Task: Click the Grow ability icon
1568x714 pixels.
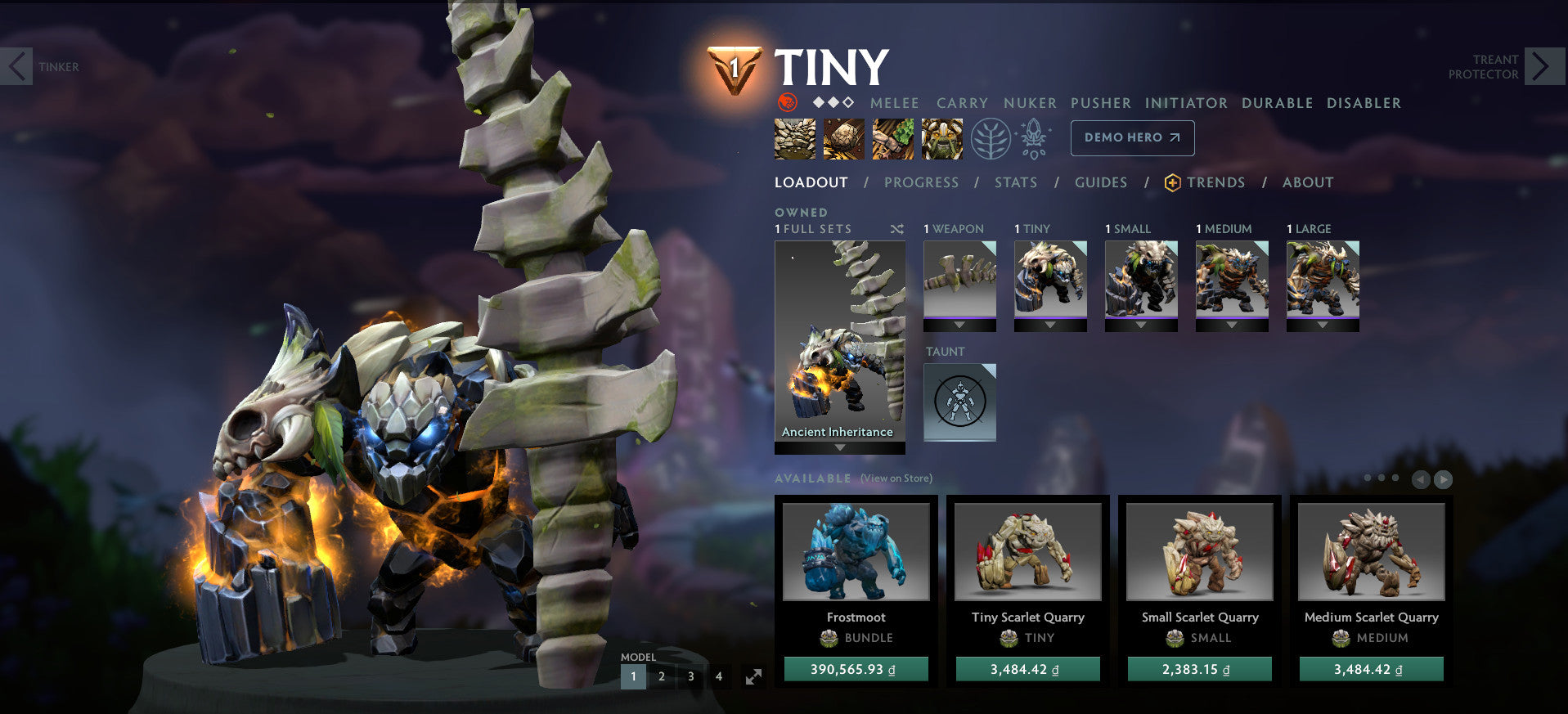Action: point(941,138)
